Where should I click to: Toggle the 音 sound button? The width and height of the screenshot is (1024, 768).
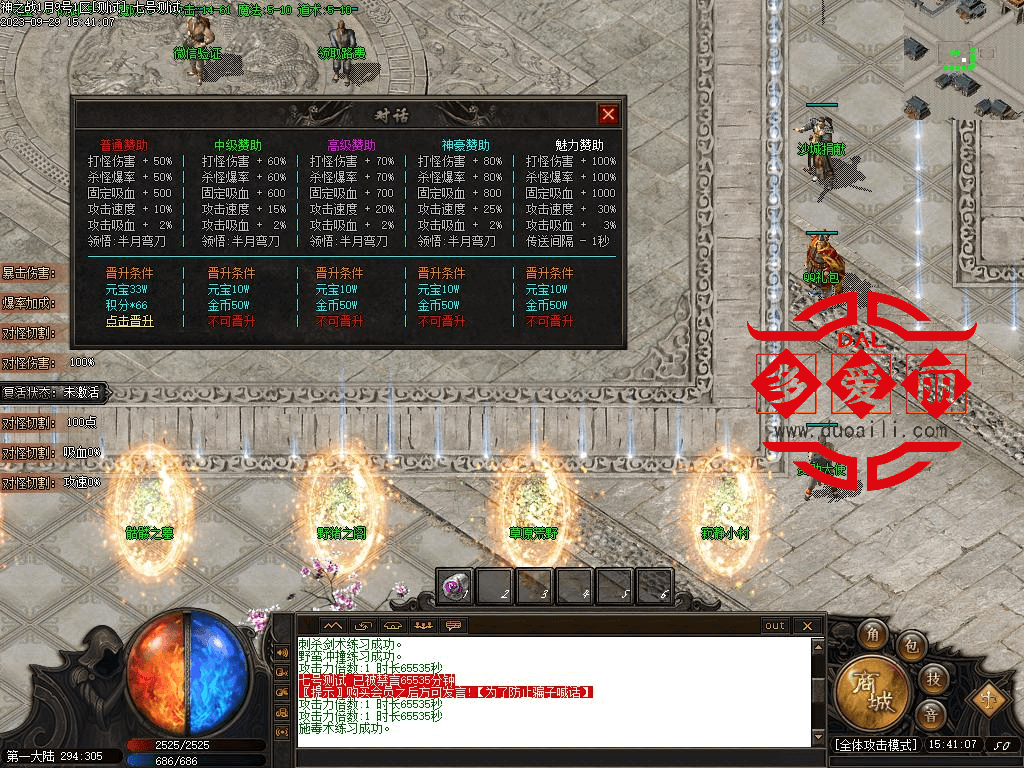click(x=932, y=714)
